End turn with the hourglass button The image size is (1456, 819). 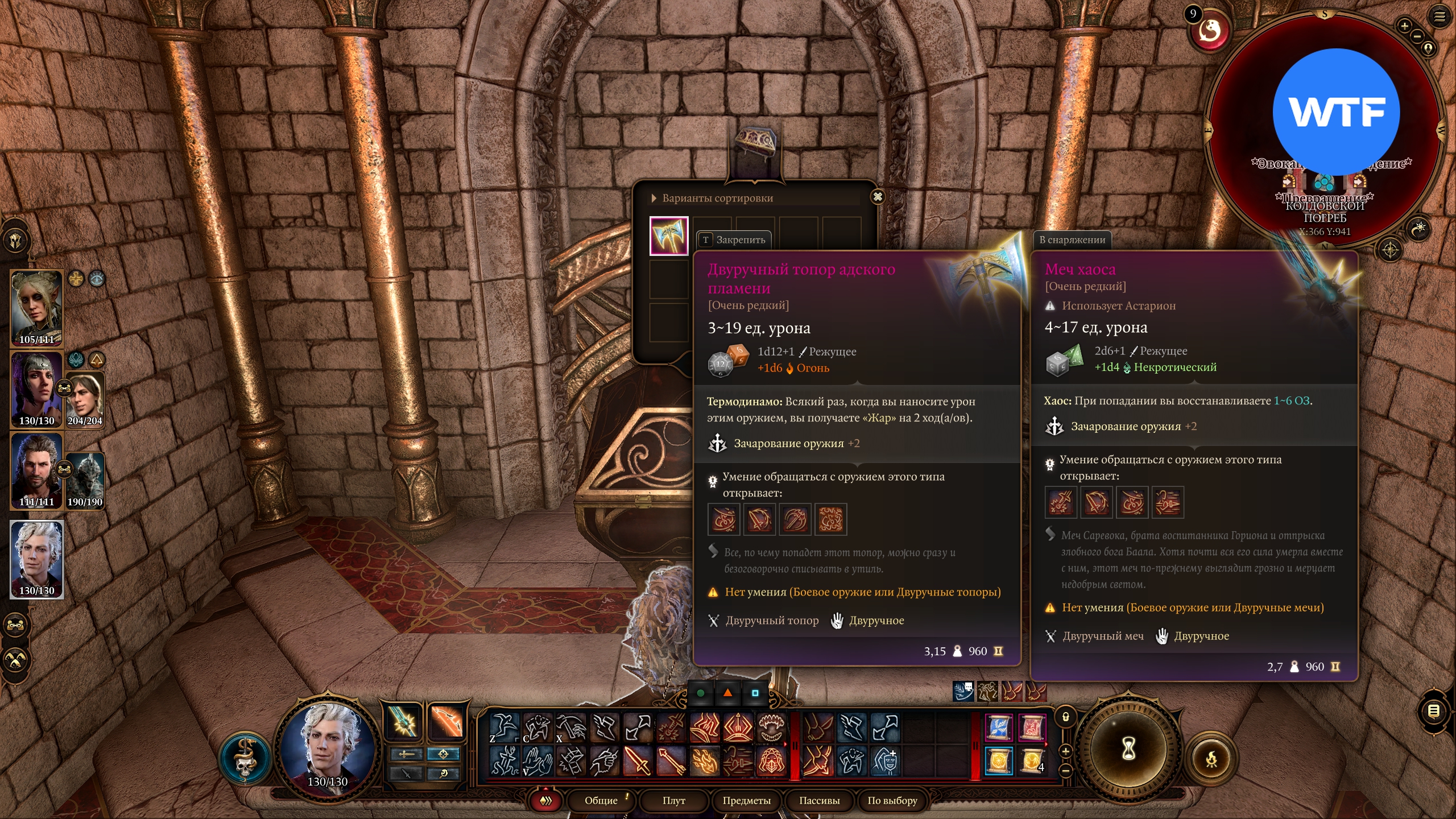tap(1128, 748)
